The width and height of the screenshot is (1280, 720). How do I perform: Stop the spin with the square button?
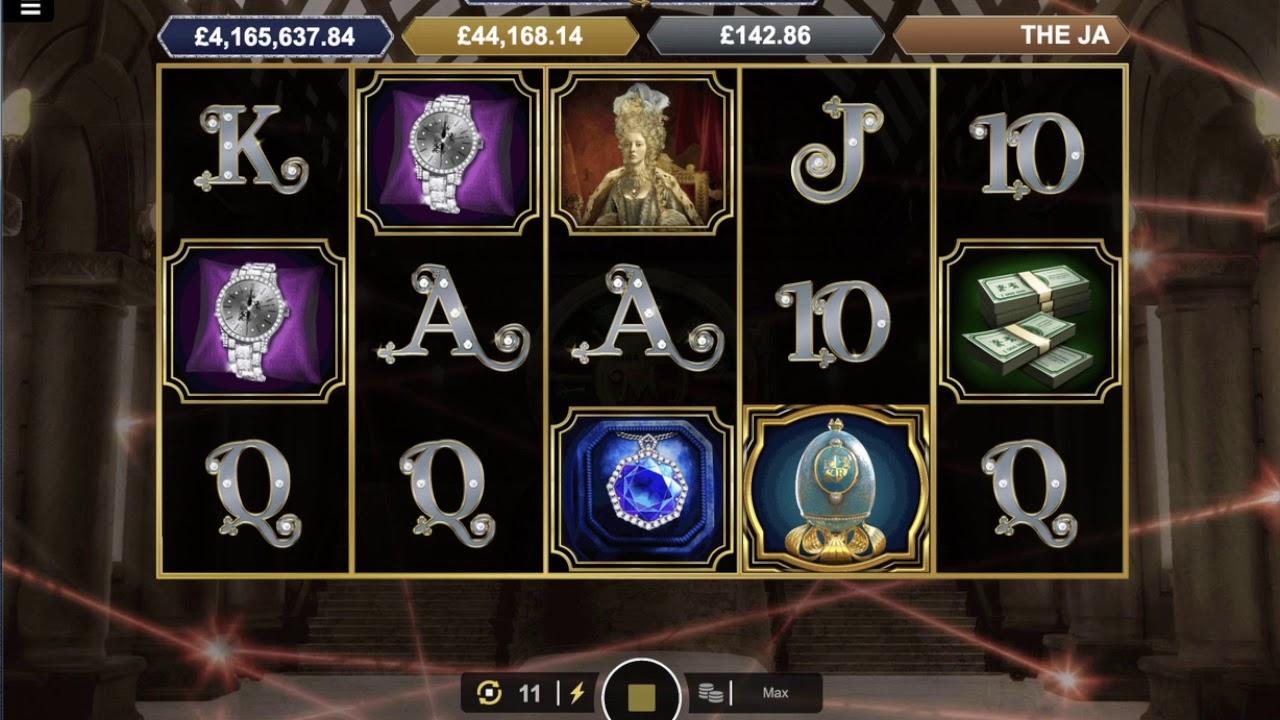641,694
